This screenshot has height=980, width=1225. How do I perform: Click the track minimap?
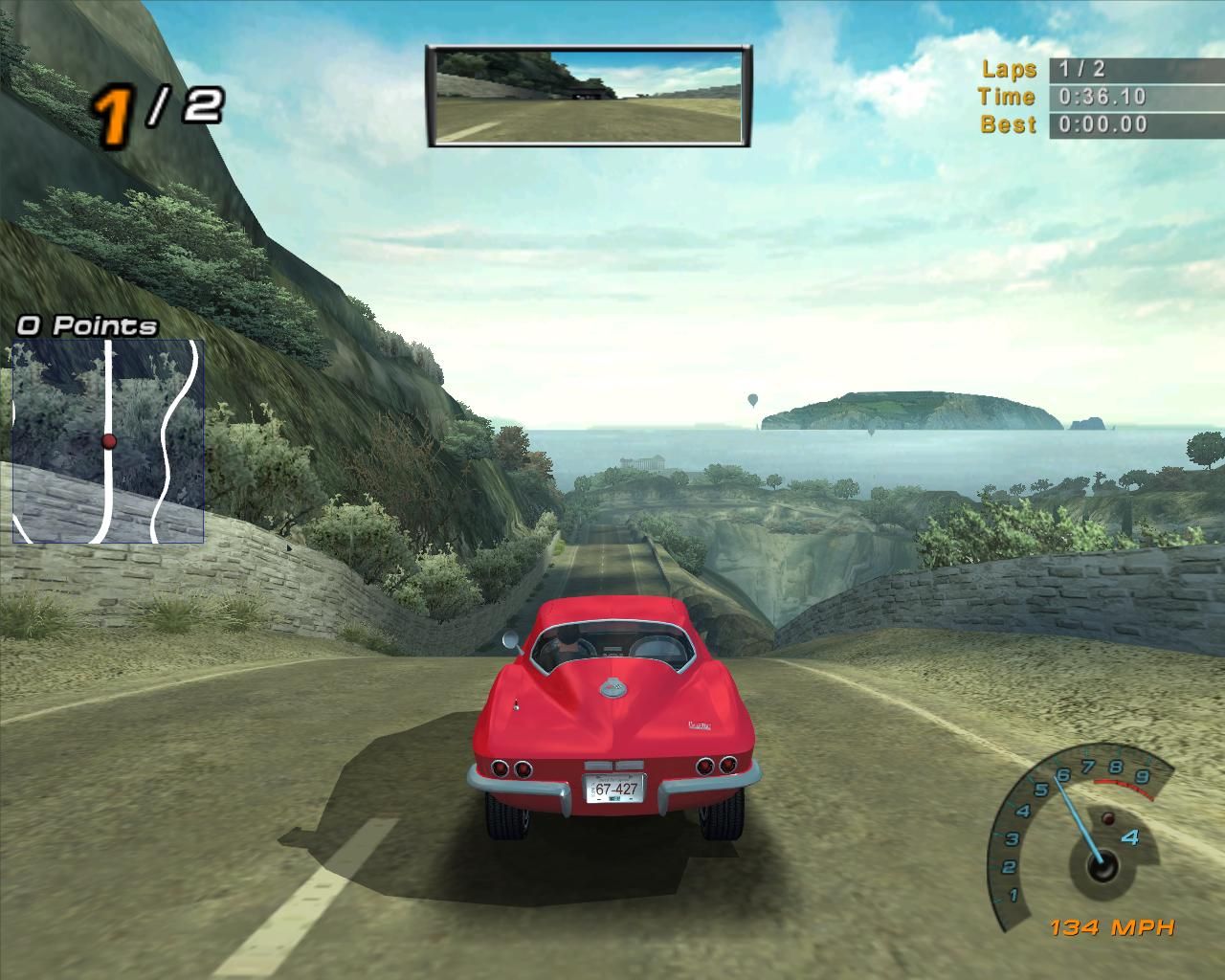pyautogui.click(x=108, y=441)
